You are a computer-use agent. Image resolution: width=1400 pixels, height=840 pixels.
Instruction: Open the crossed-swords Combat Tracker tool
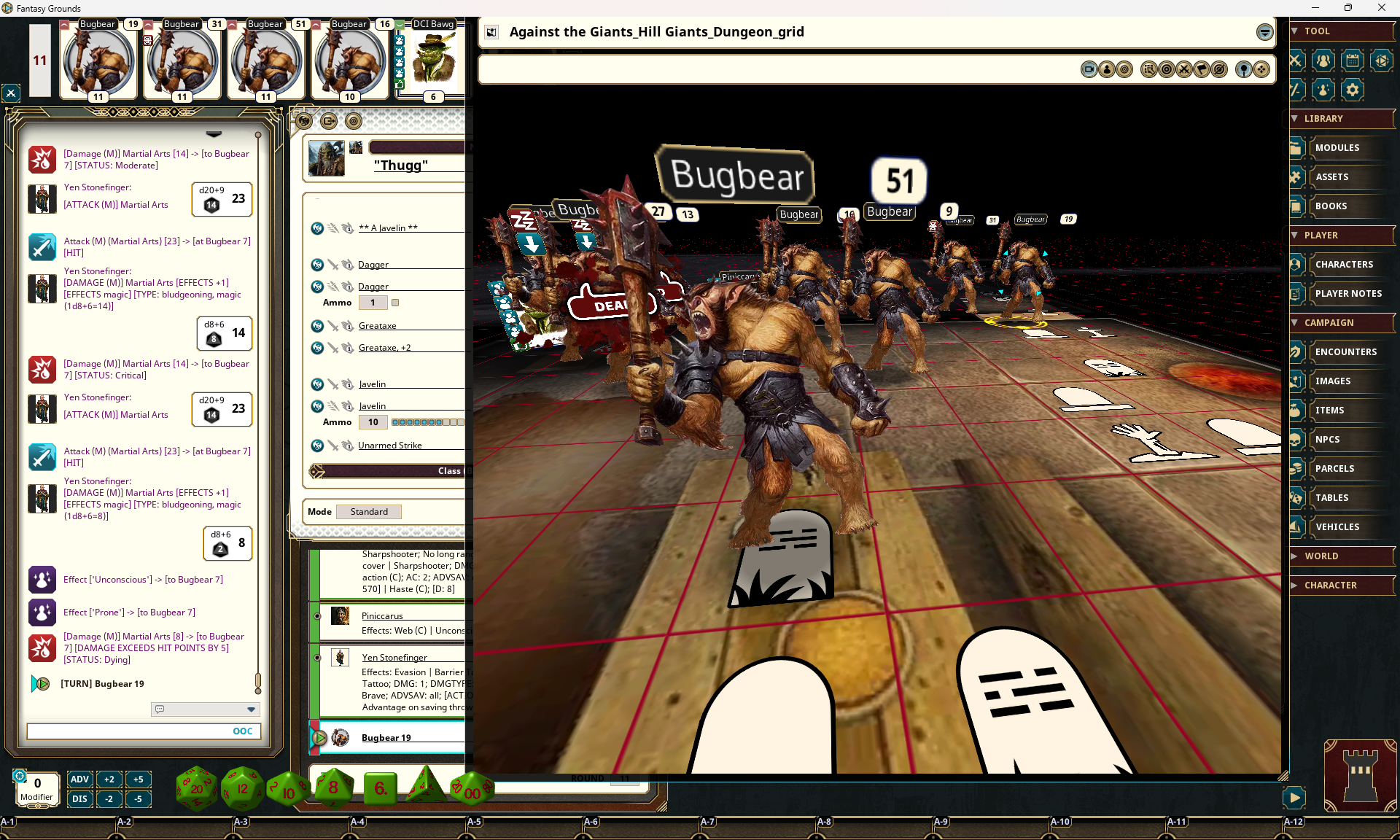pyautogui.click(x=1296, y=61)
